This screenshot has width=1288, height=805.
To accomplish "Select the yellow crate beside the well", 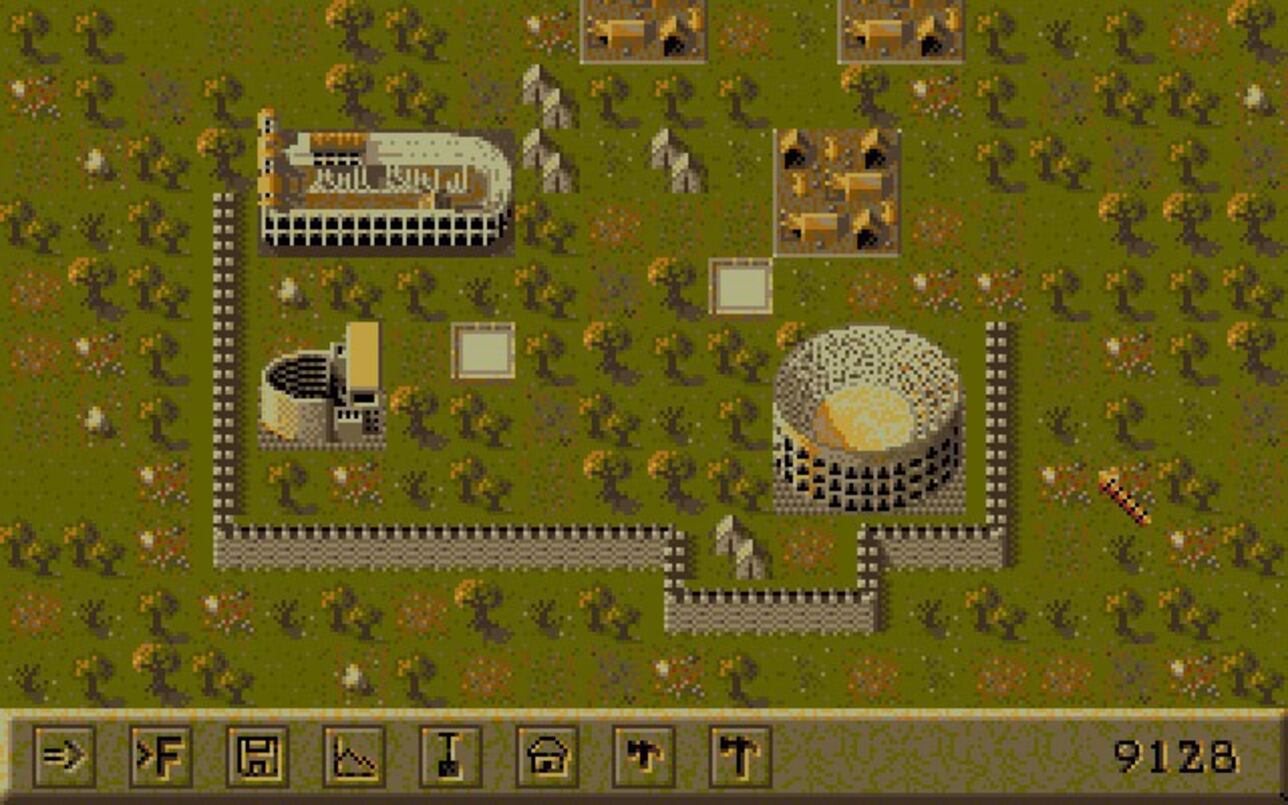I will 362,355.
